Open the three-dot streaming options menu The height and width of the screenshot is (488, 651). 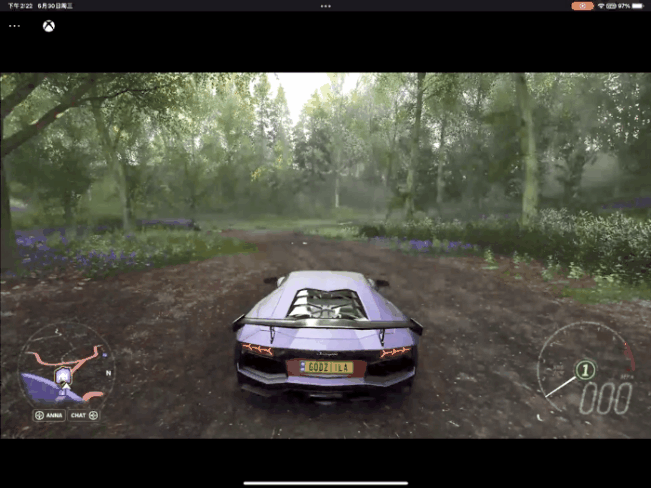(x=14, y=26)
